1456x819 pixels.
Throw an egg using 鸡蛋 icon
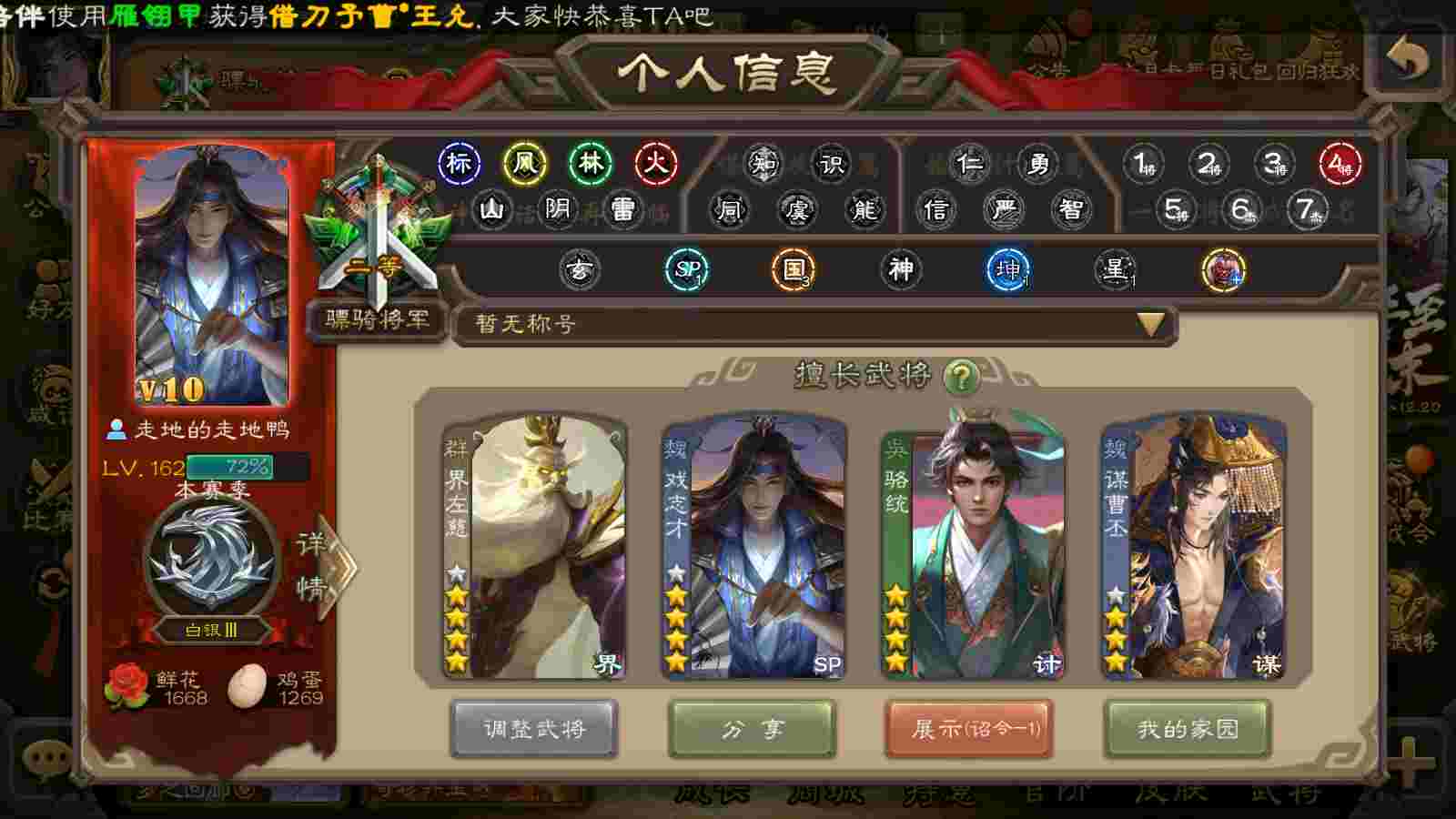[247, 686]
